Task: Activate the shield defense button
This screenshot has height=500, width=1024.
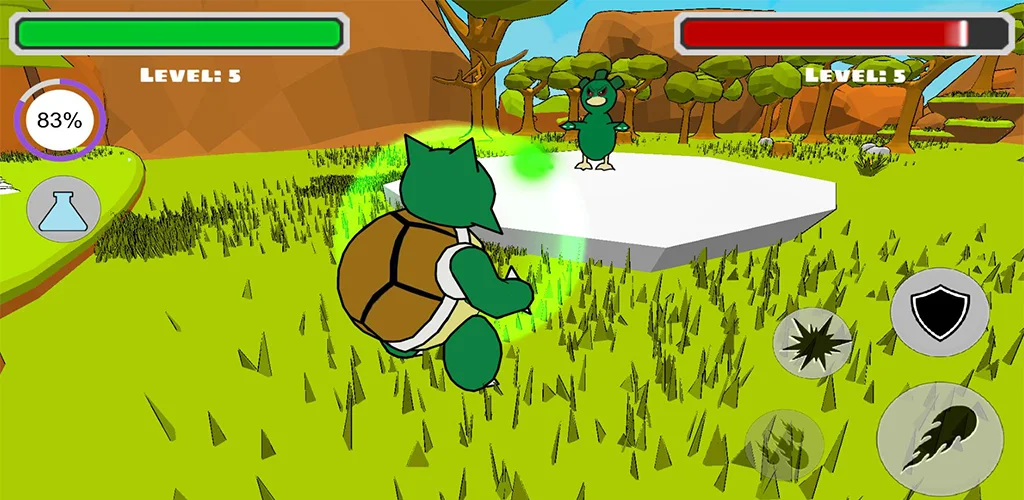Action: [939, 311]
